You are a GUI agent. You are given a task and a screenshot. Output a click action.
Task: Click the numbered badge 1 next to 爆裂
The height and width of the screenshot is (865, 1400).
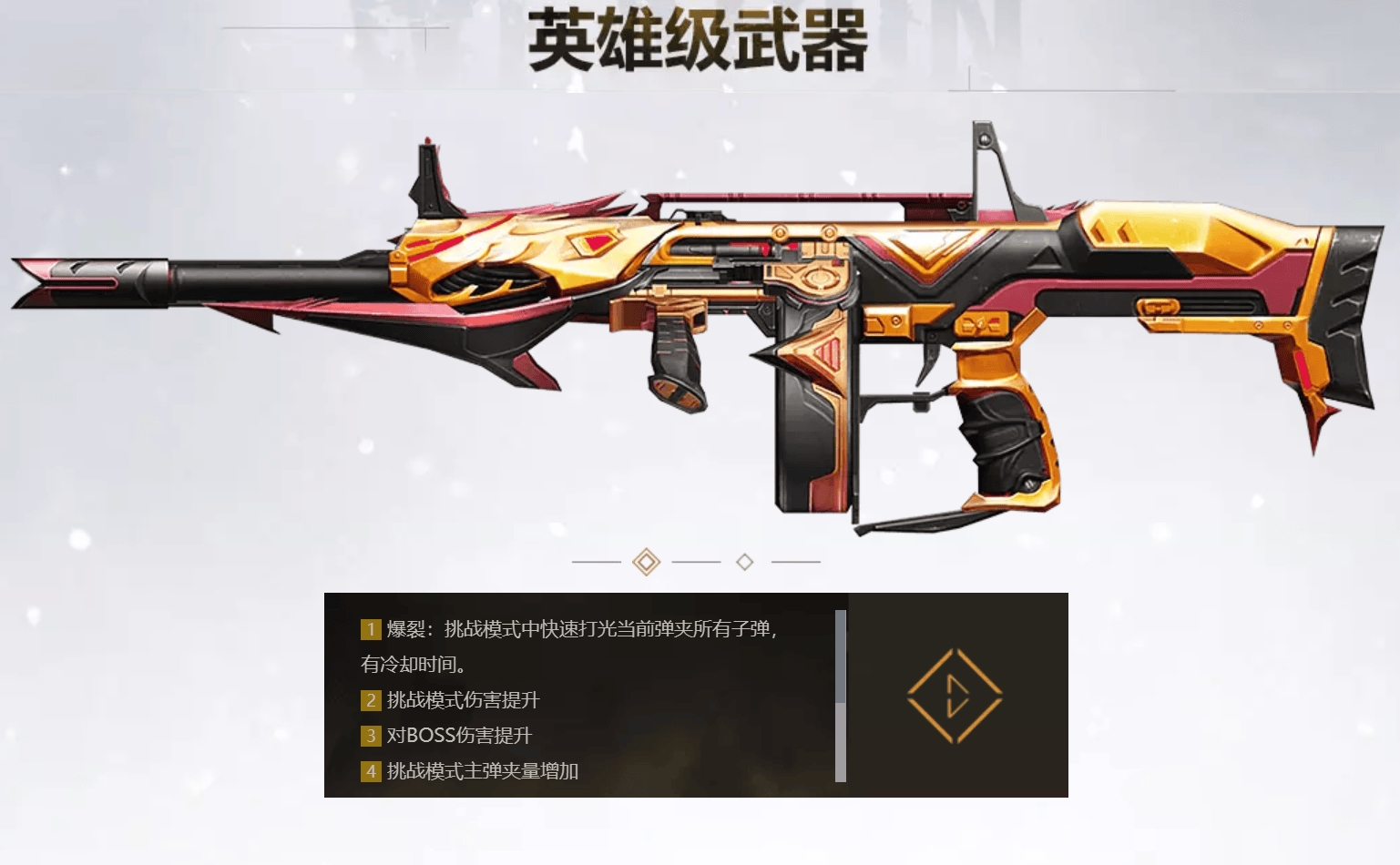click(x=370, y=629)
